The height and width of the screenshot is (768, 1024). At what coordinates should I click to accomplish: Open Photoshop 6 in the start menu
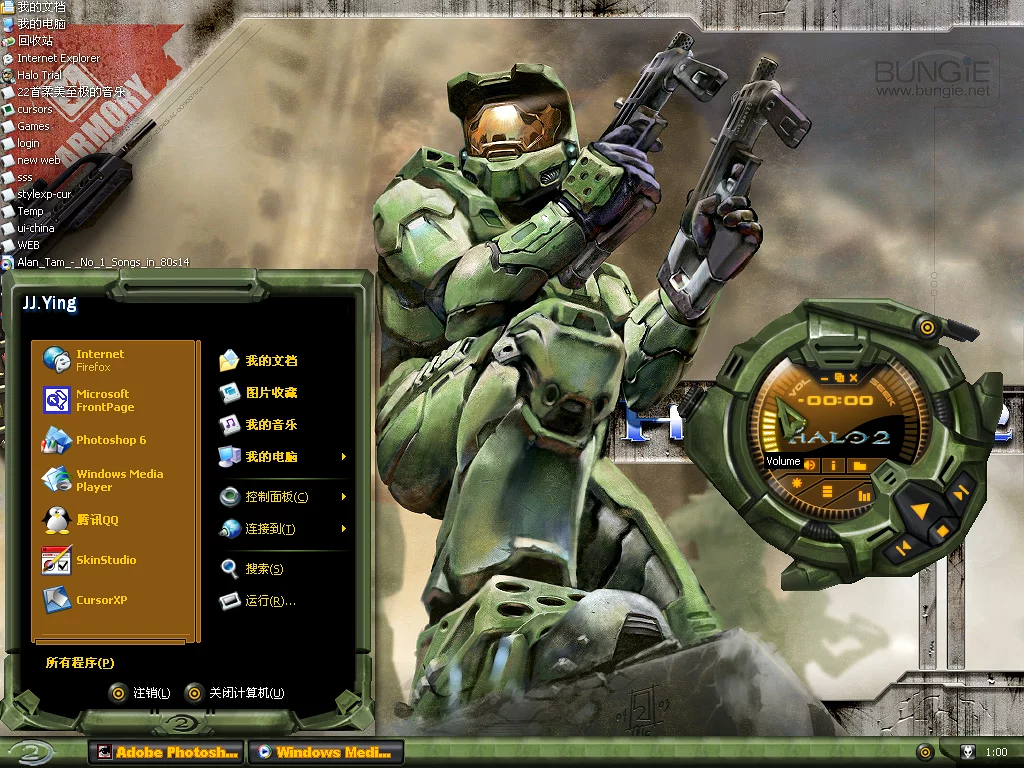[x=110, y=440]
